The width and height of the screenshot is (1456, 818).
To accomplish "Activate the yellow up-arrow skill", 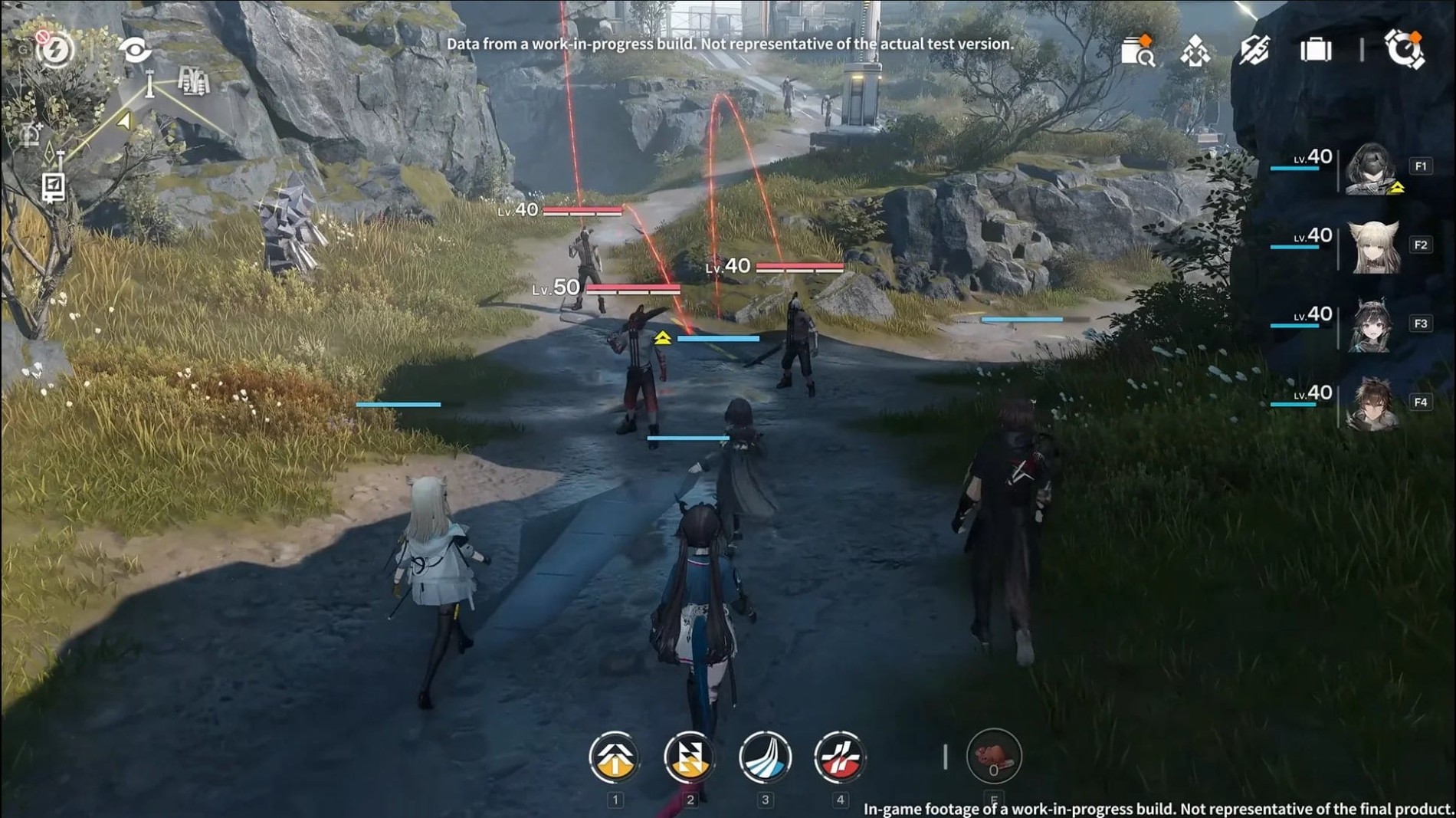I will [x=614, y=757].
